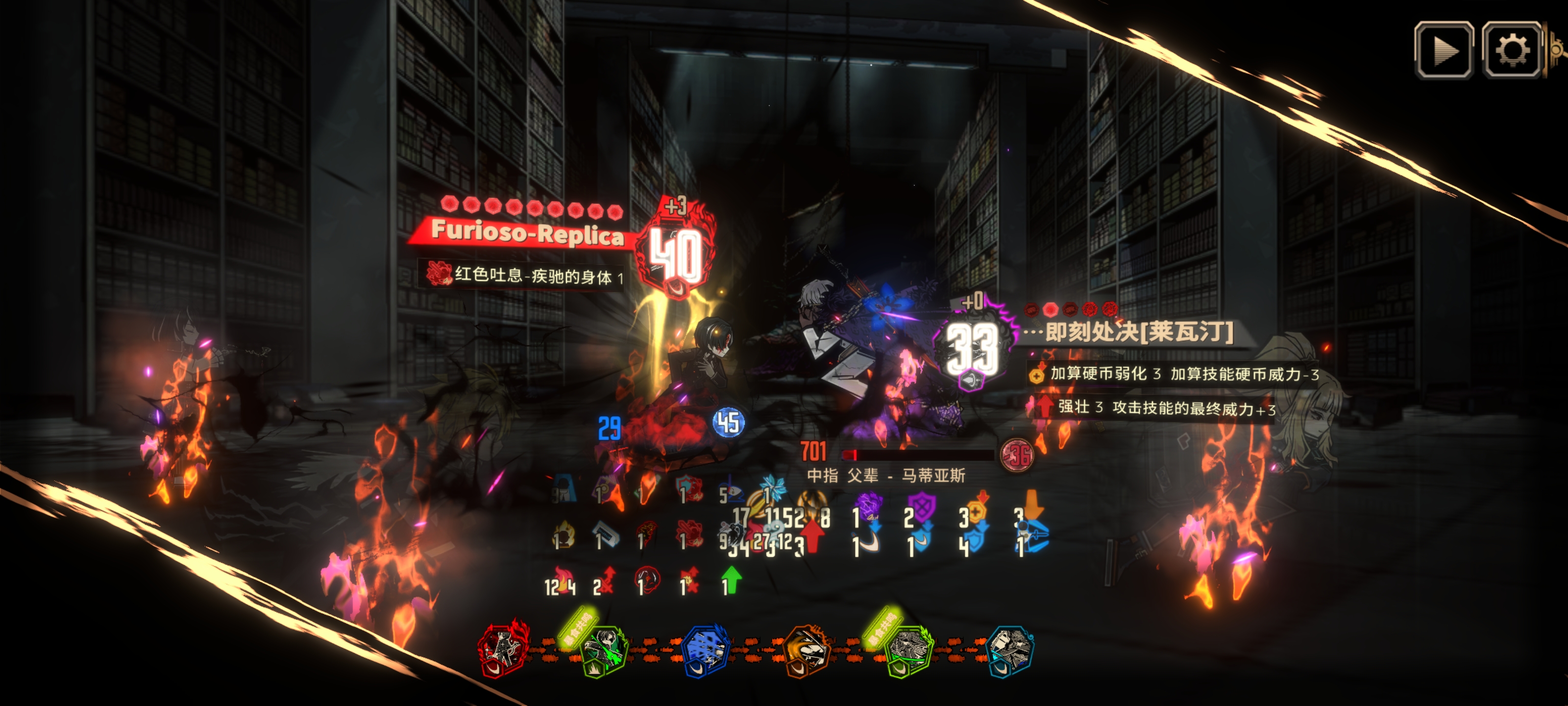Open the gear settings menu
Screen dimensions: 1568x706
(1511, 50)
